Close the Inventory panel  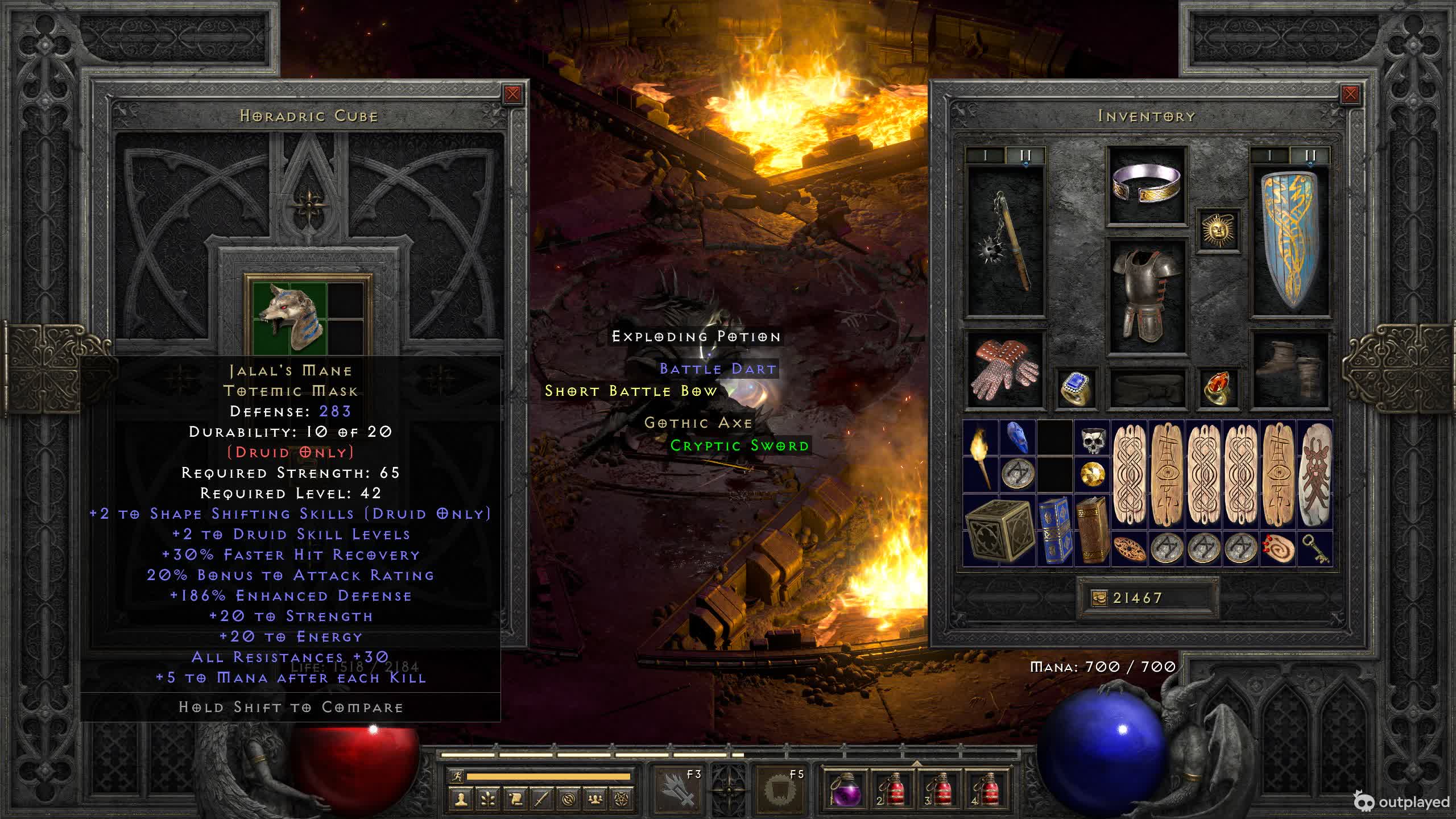coord(1350,94)
